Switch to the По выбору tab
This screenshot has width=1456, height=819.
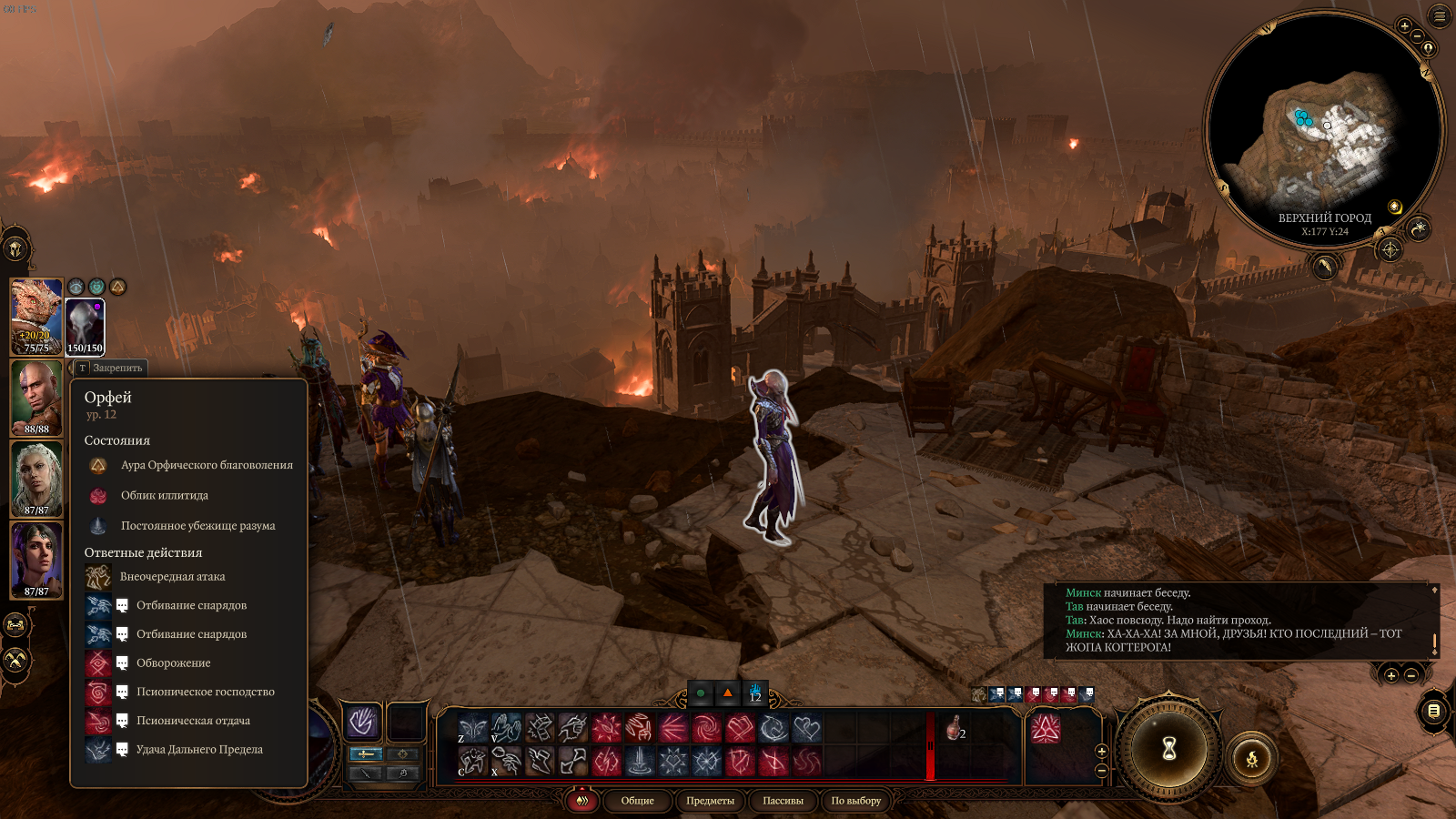(855, 801)
